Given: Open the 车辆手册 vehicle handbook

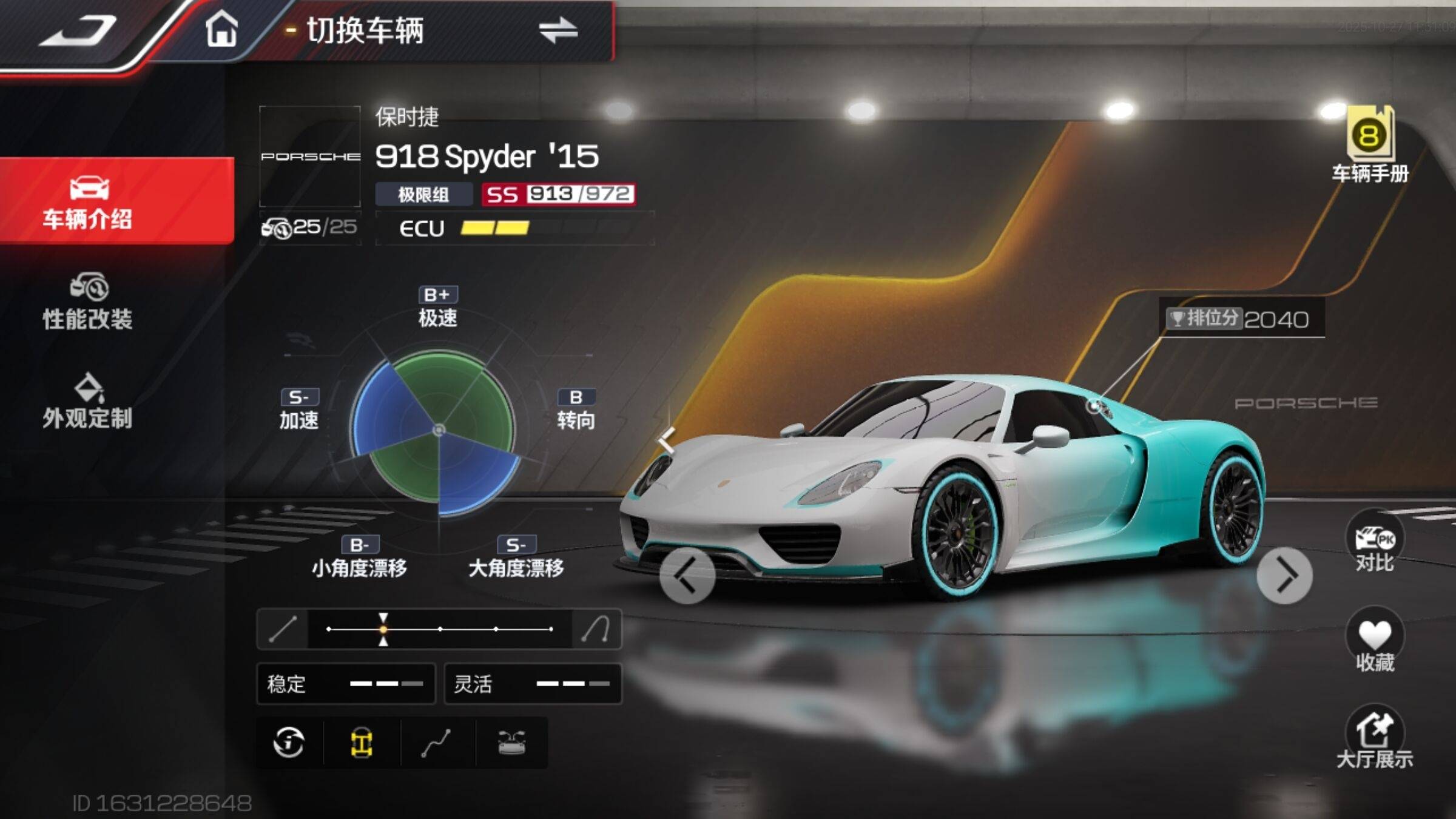Looking at the screenshot, I should click(x=1370, y=146).
